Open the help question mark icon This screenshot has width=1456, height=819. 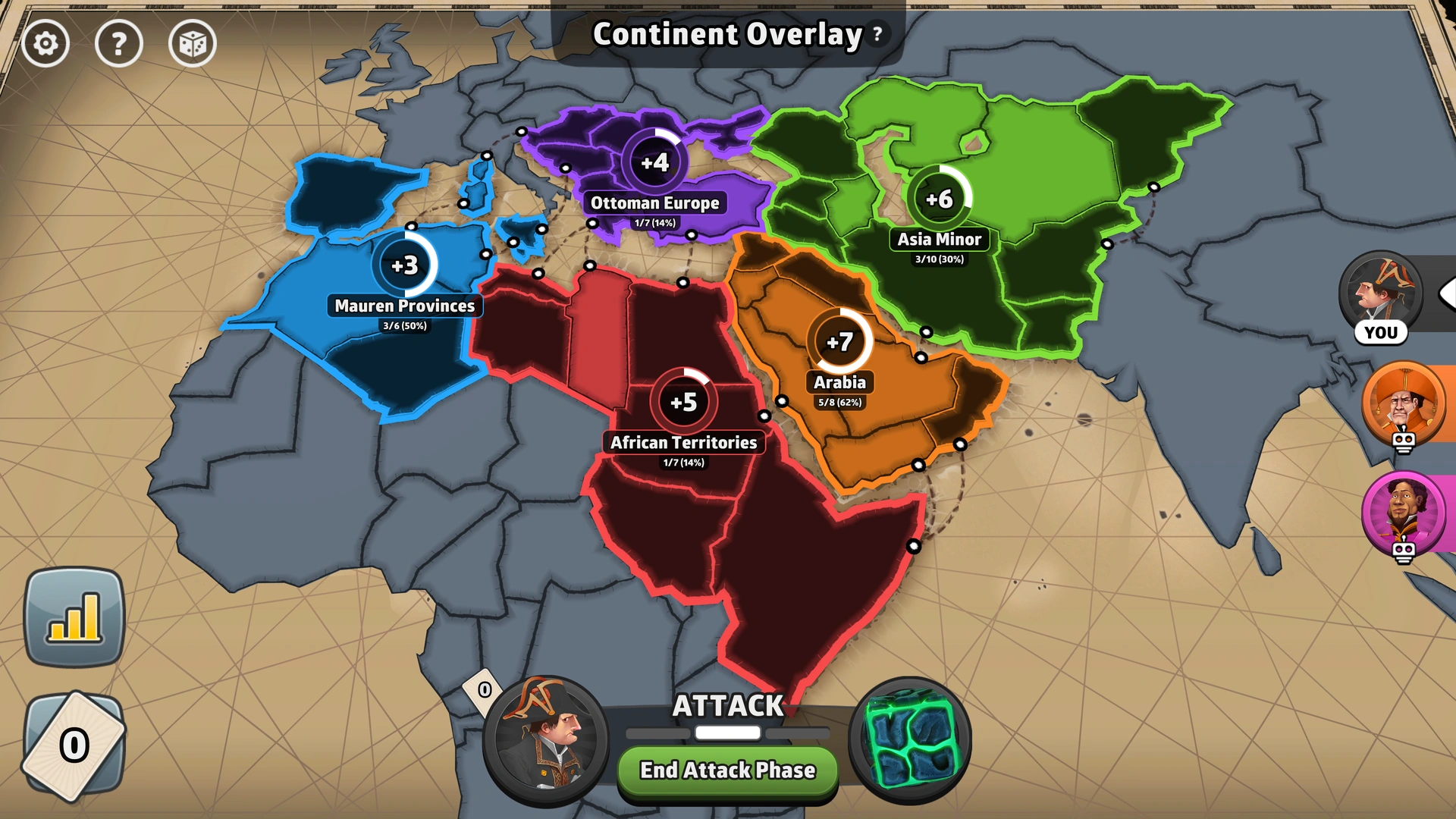[x=119, y=43]
